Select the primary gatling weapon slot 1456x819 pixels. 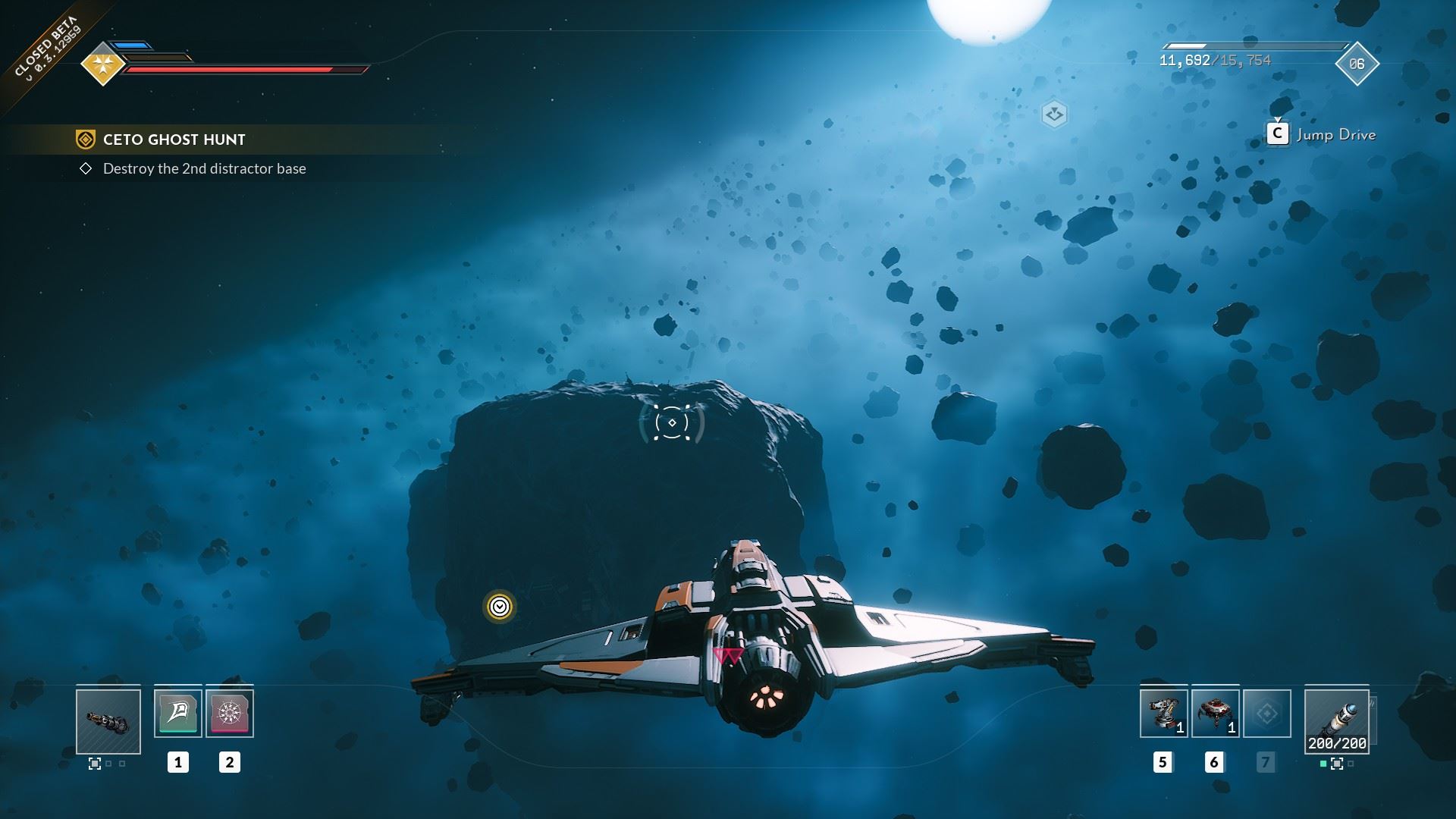[108, 721]
